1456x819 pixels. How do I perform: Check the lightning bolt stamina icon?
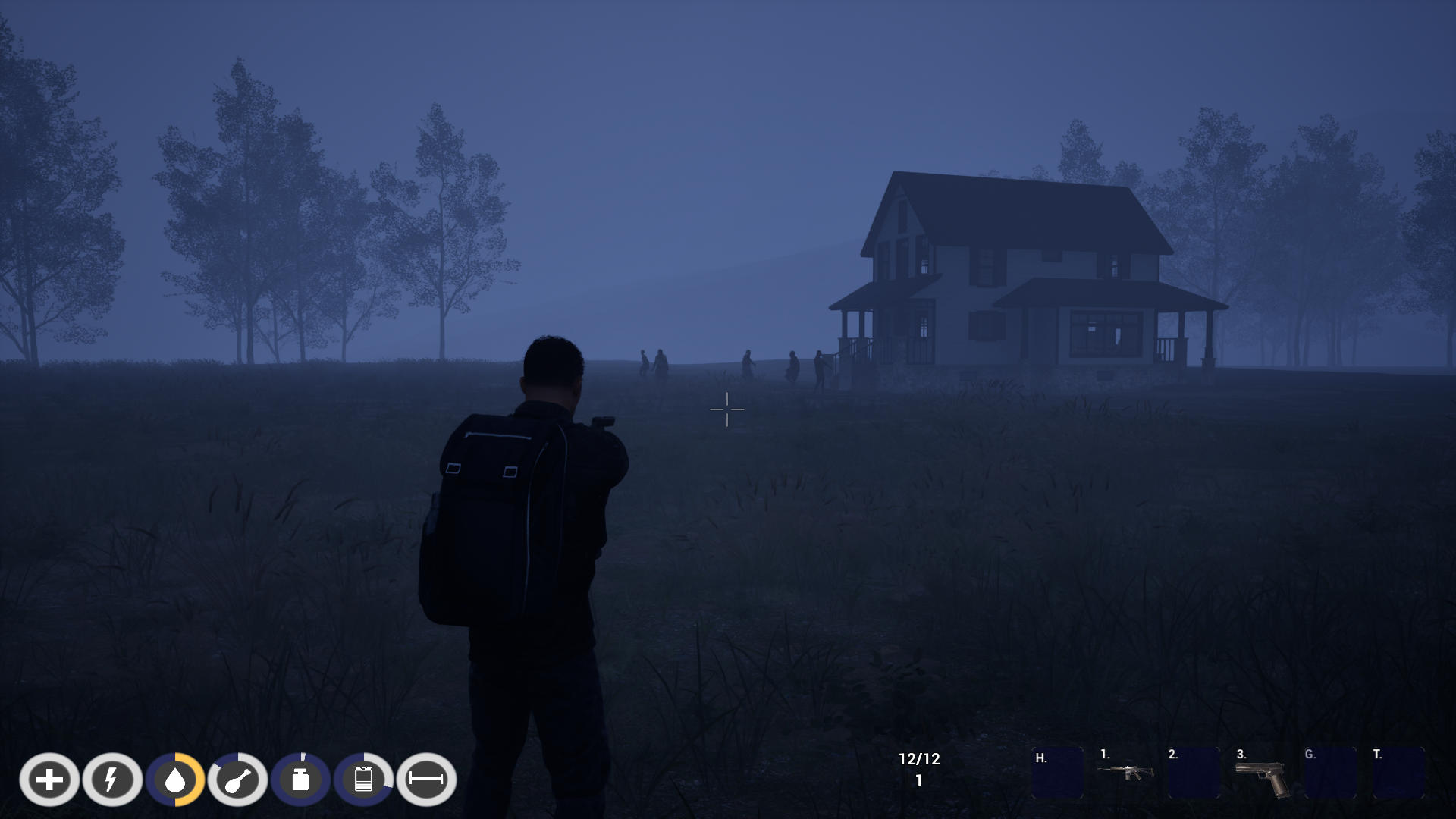(x=112, y=780)
